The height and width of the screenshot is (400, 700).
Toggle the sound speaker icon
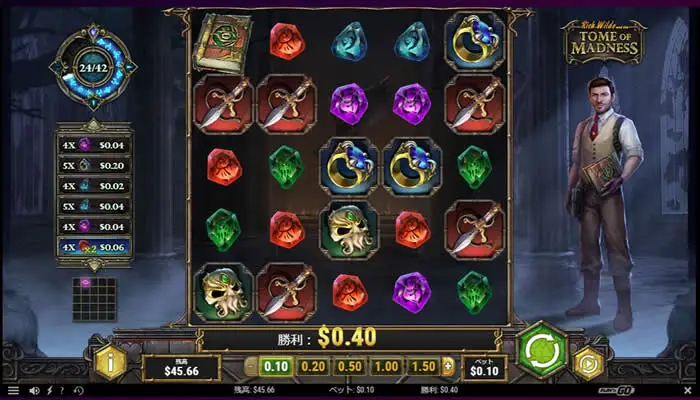[35, 390]
